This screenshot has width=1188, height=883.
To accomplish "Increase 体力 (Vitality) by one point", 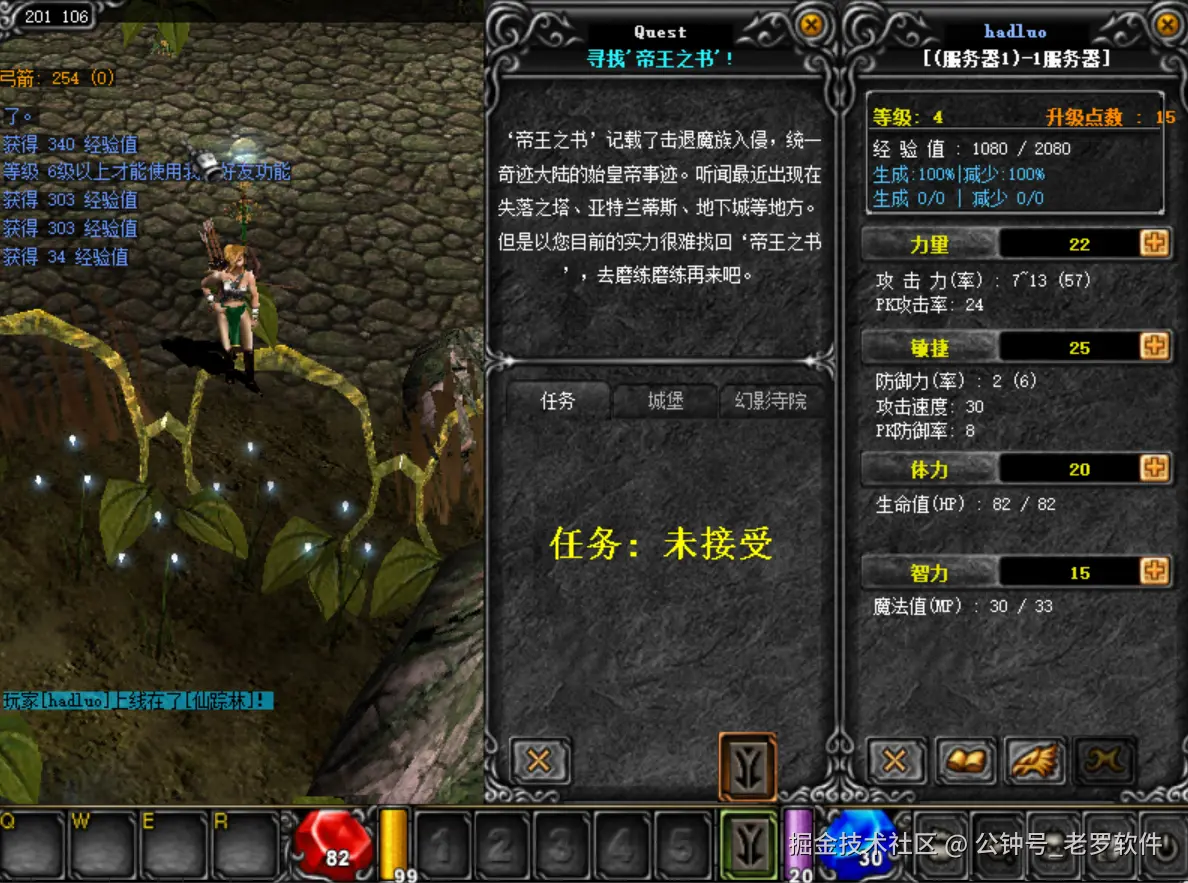I will click(x=1154, y=468).
